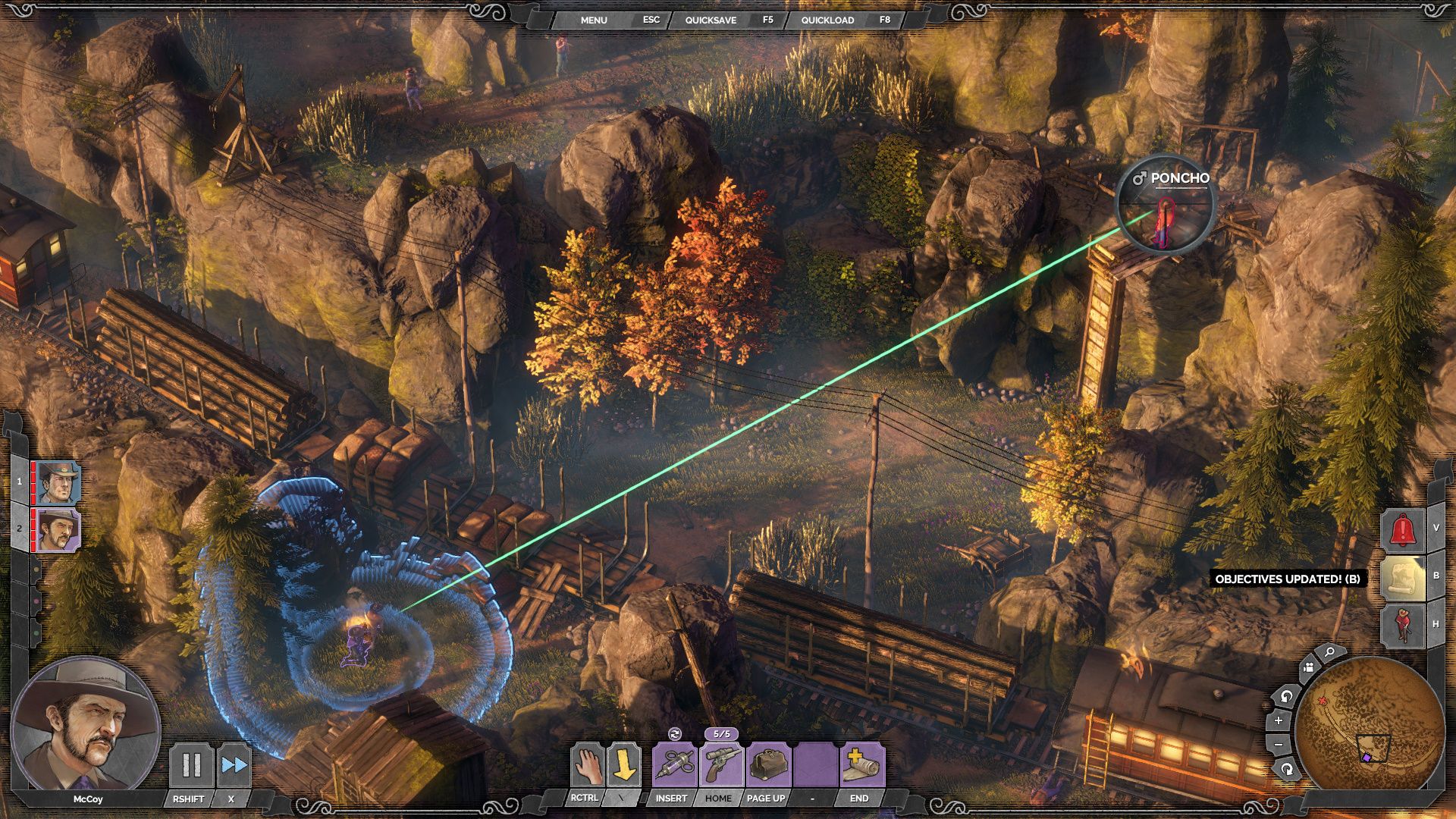Select the hand interact action

click(x=587, y=764)
